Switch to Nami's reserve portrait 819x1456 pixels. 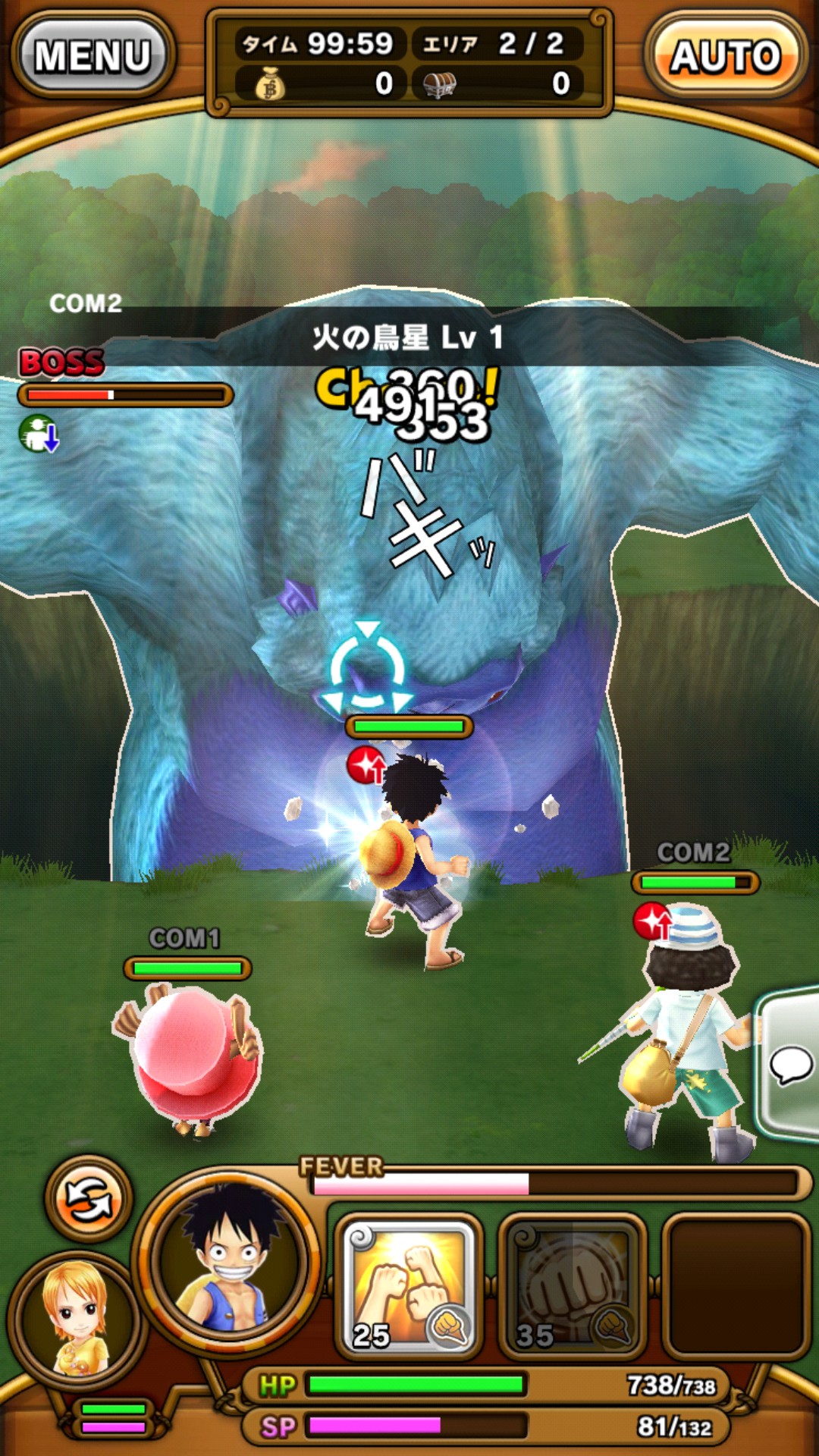(x=74, y=1319)
